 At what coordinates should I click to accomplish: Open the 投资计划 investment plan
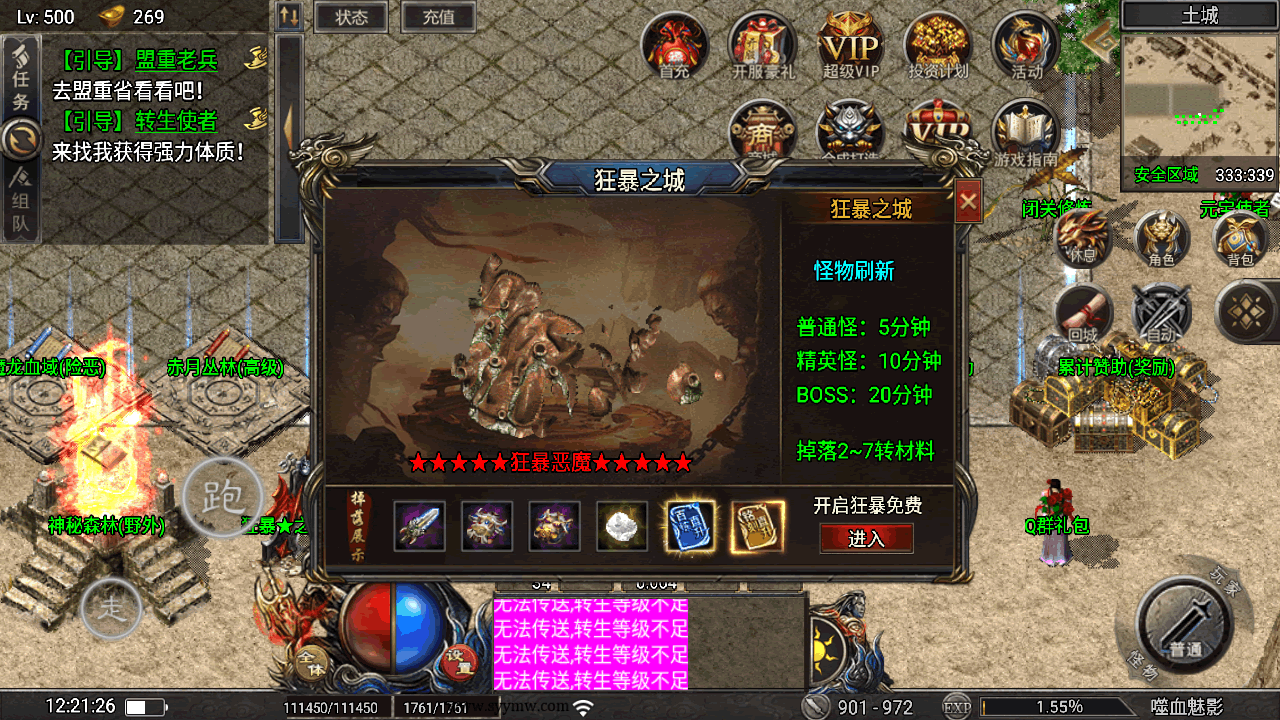(x=938, y=45)
